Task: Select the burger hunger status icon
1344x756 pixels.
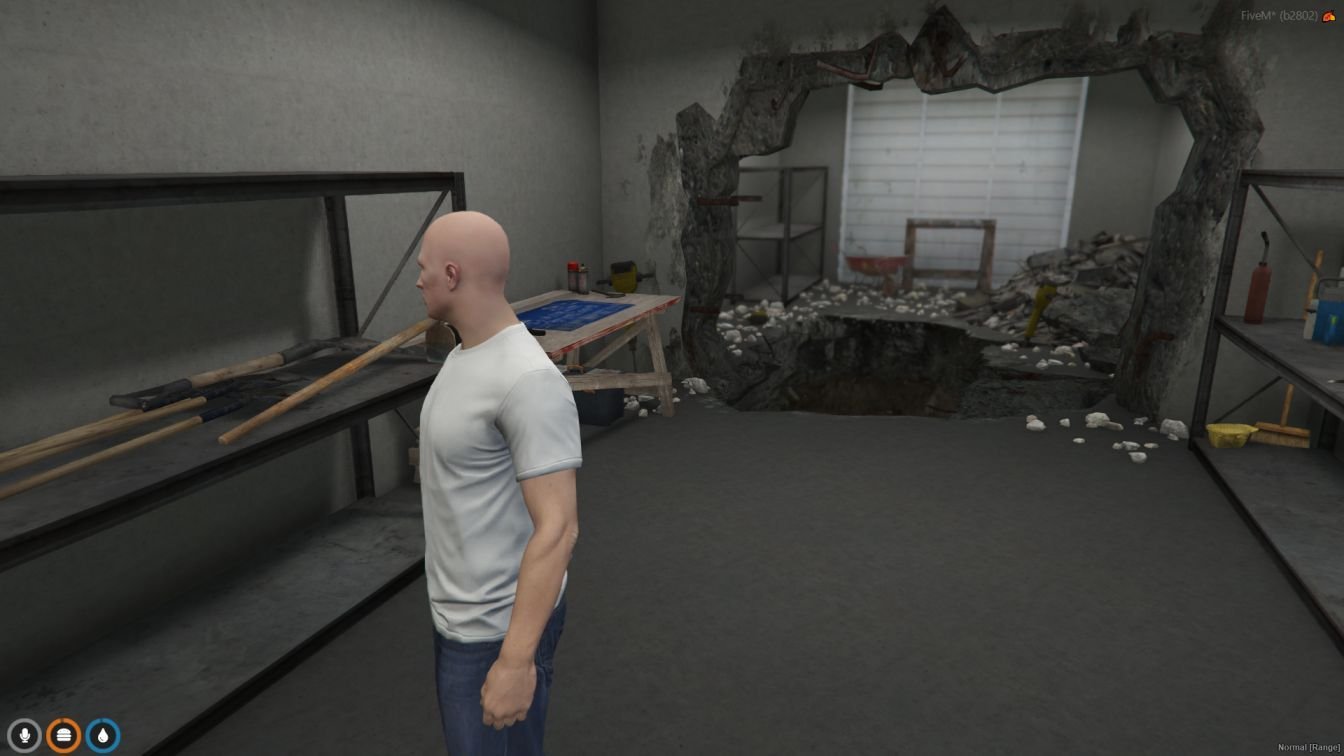Action: pos(63,736)
